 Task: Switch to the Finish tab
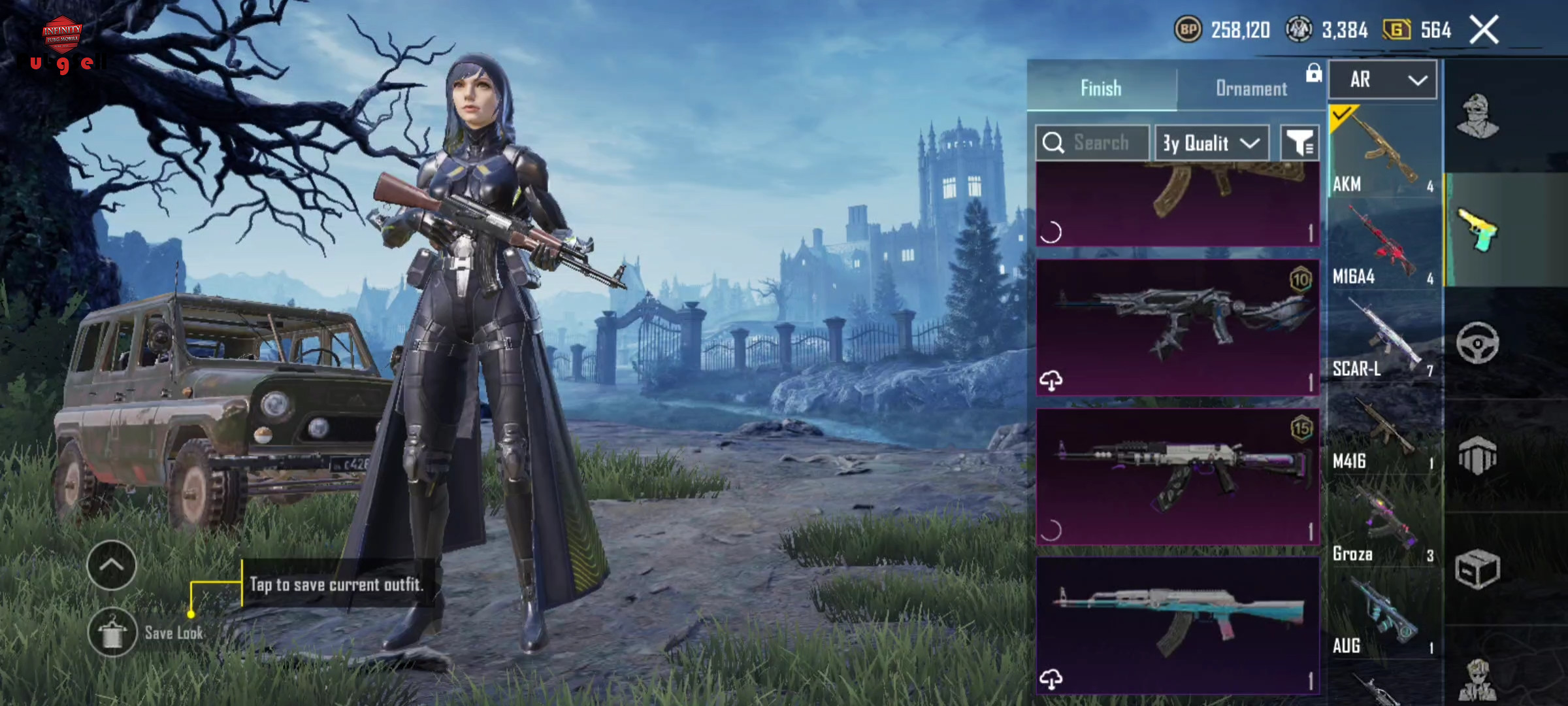tap(1102, 88)
